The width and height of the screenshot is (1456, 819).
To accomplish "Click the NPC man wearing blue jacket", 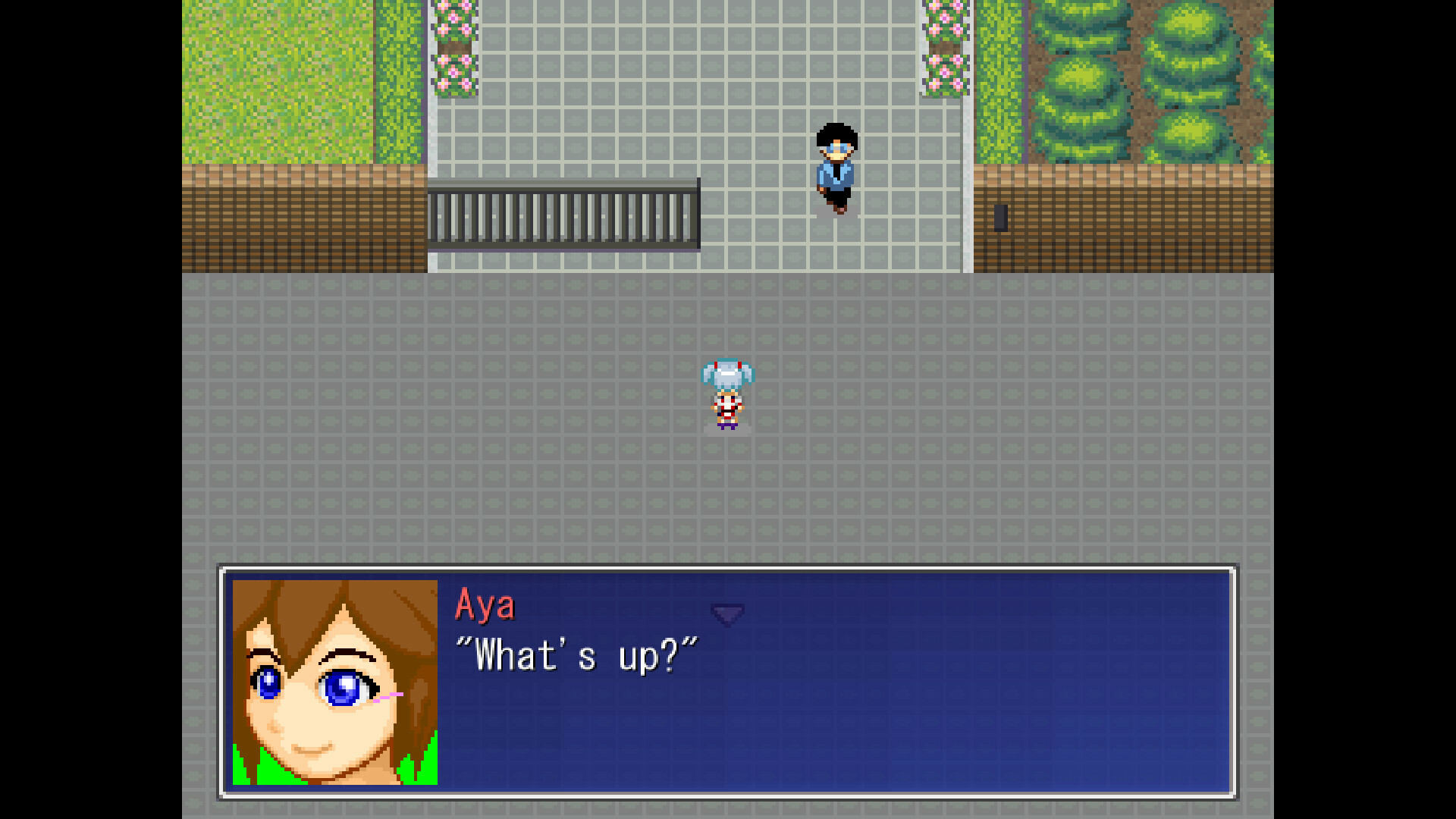I will click(x=837, y=167).
